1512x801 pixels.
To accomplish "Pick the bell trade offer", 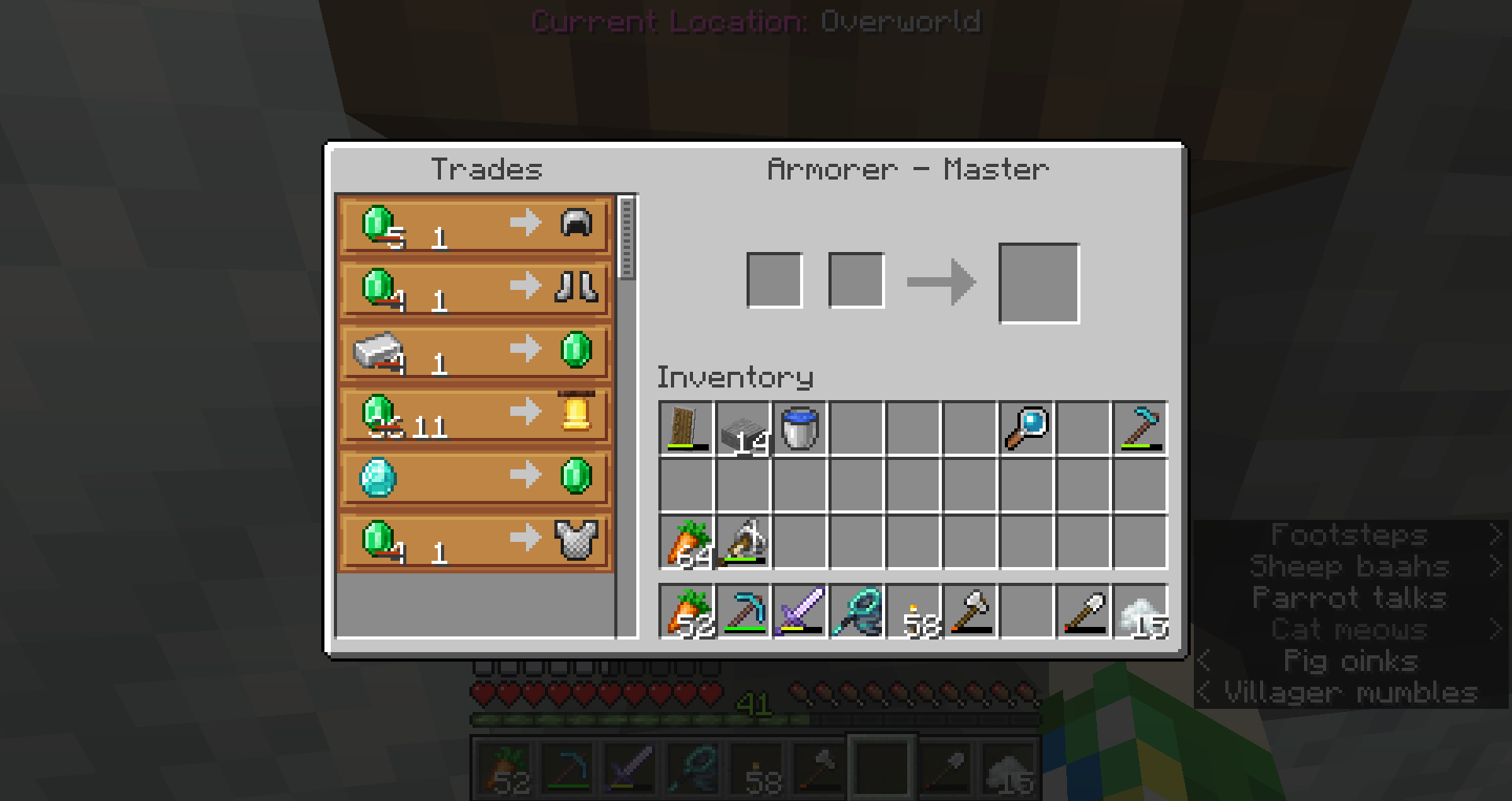I will pos(475,414).
